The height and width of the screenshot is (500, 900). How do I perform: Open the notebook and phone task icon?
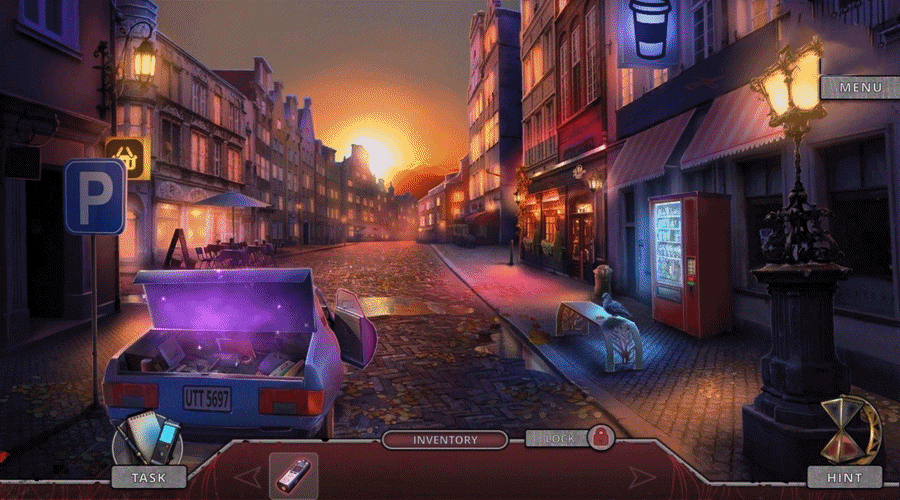point(147,439)
